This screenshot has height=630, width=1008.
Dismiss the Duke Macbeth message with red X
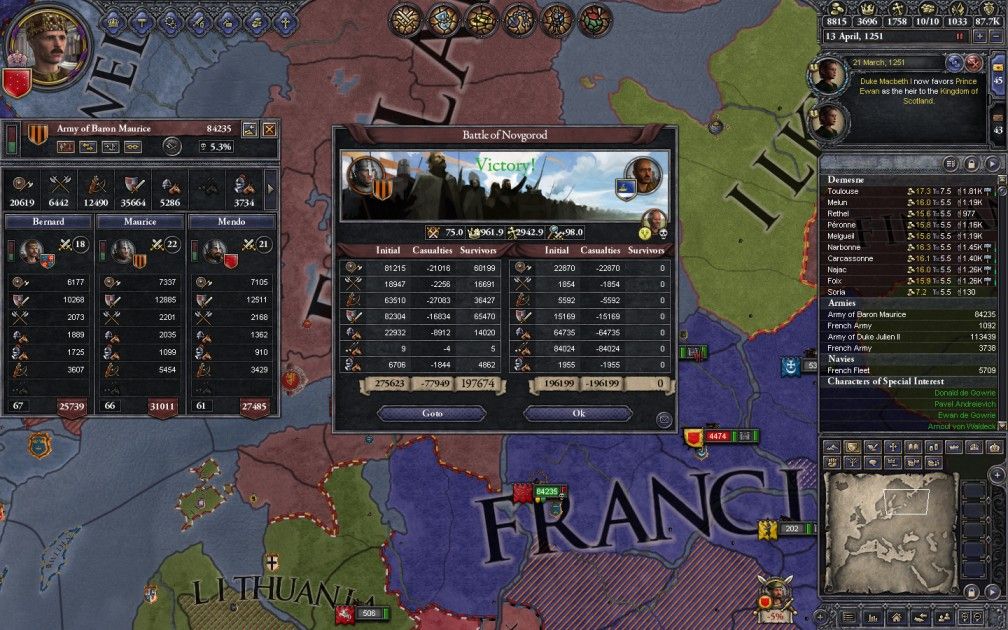point(973,64)
